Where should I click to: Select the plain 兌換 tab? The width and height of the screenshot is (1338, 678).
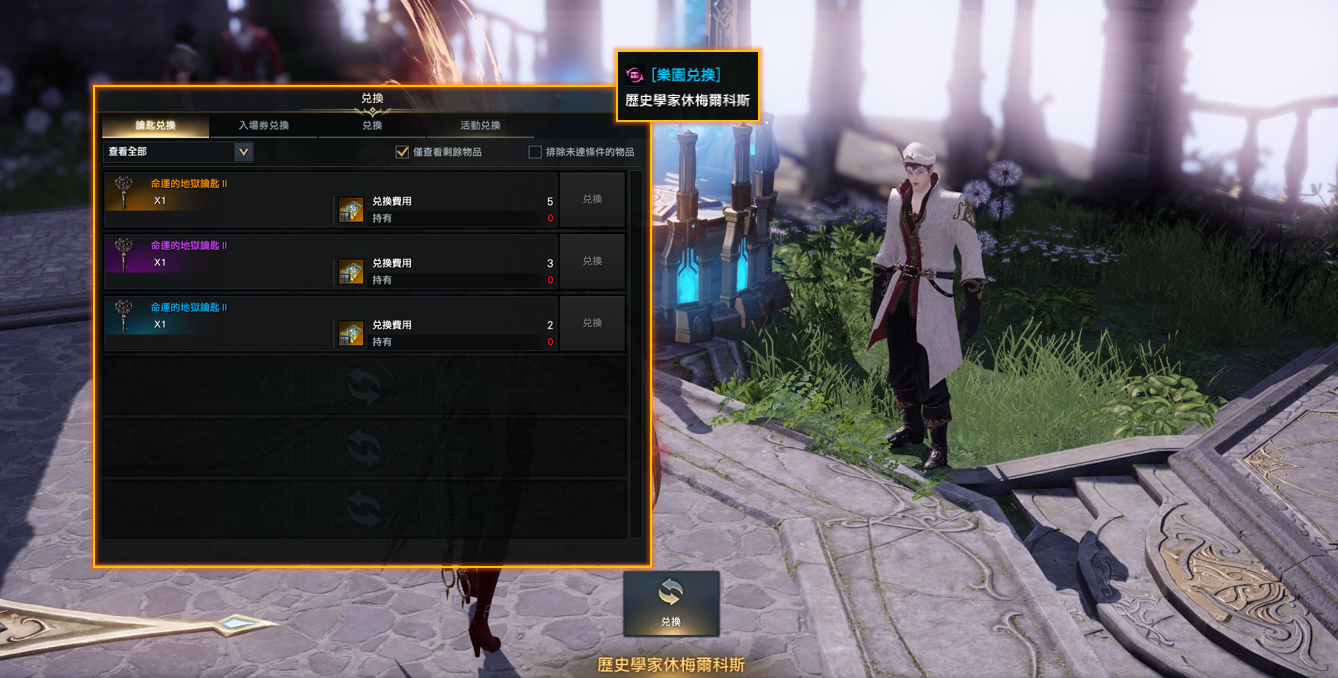point(372,126)
